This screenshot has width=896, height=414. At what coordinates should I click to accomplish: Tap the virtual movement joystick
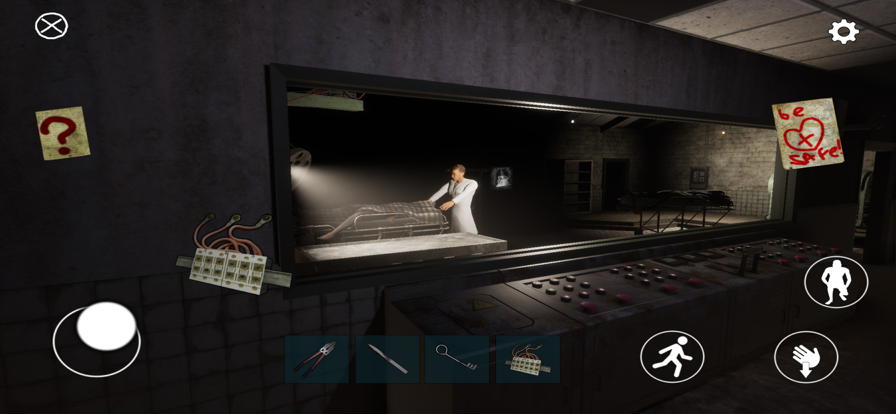pos(105,327)
